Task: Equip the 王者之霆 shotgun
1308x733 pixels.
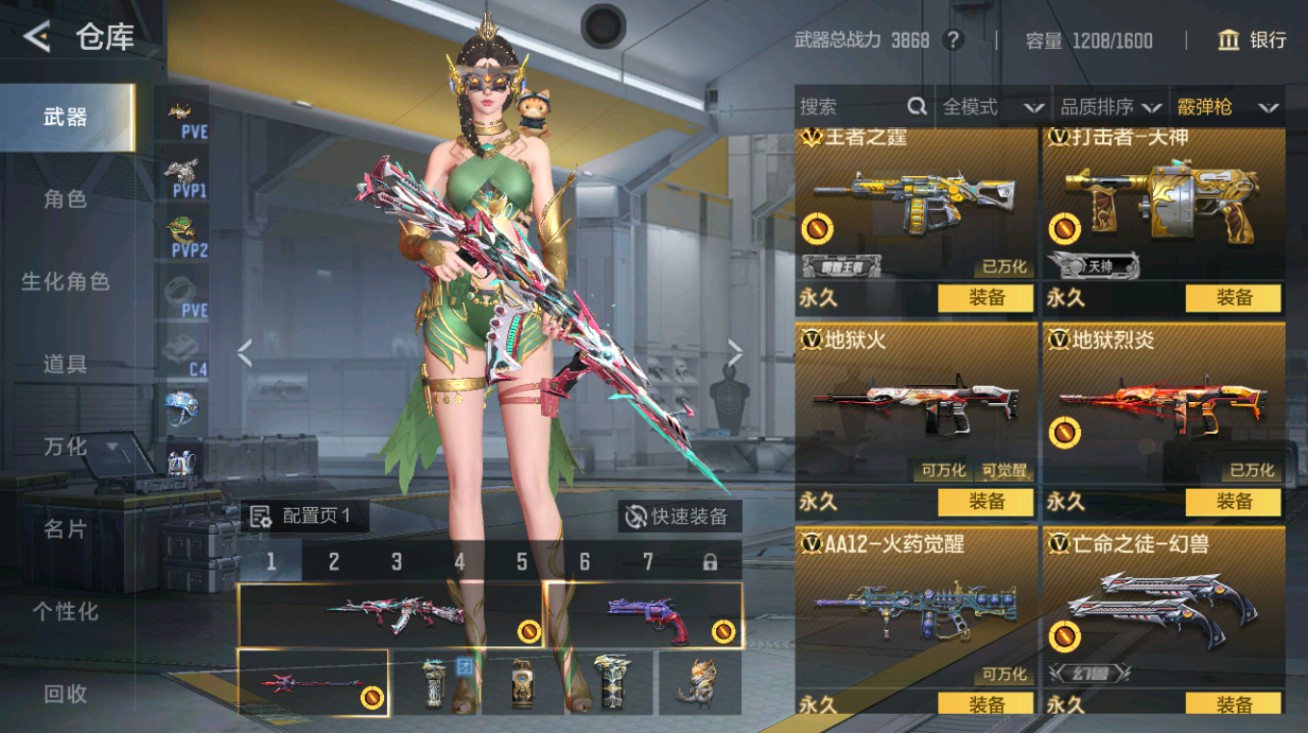Action: pyautogui.click(x=985, y=298)
